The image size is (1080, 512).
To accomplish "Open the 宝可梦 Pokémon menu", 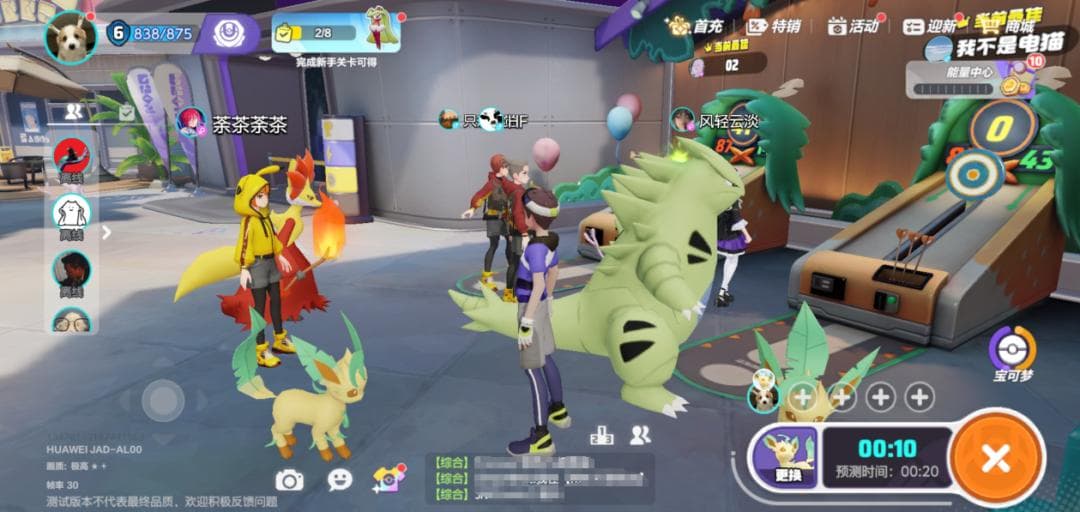I will 1013,353.
